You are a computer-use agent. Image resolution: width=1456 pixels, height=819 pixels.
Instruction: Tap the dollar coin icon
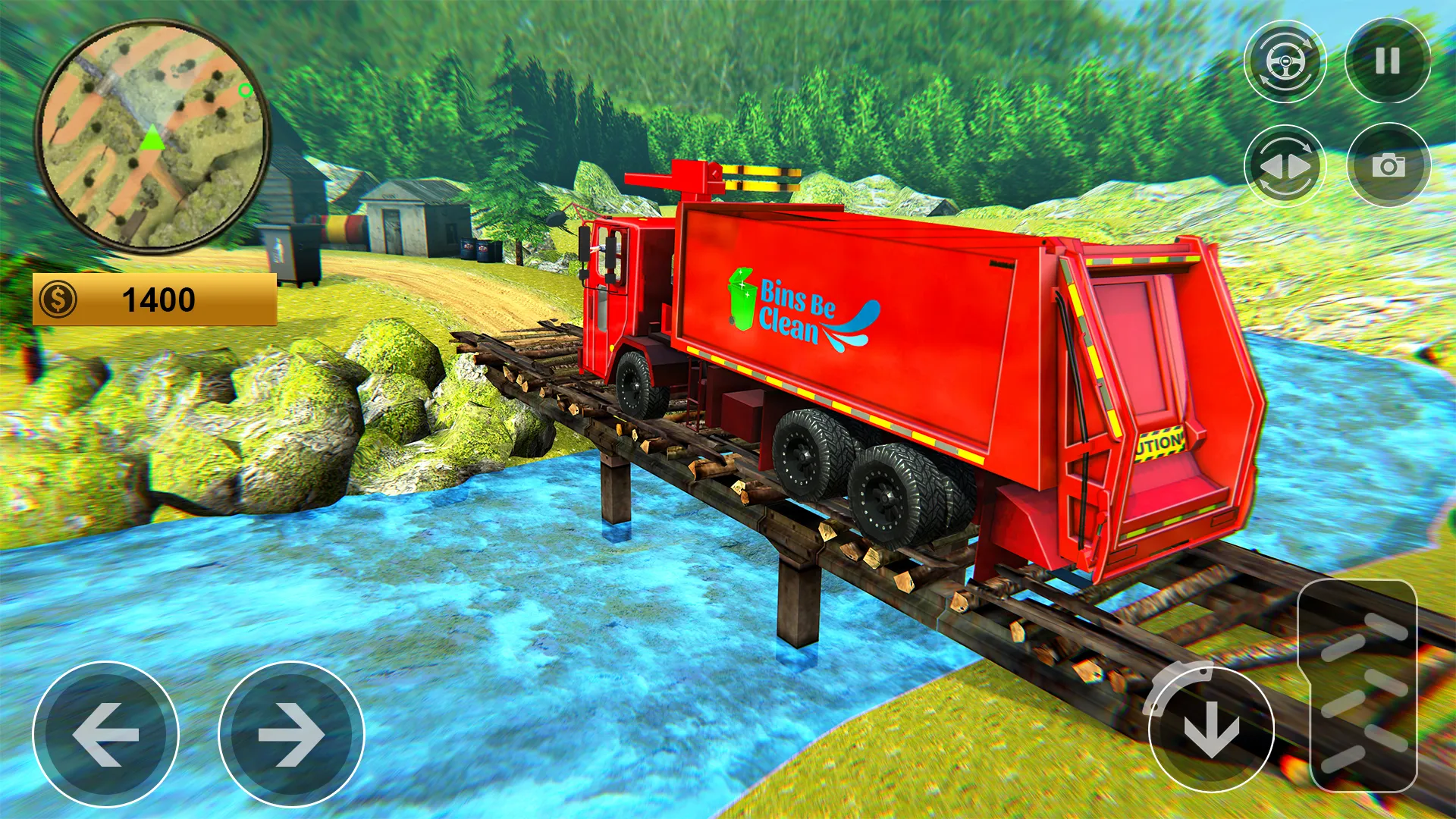coord(59,297)
